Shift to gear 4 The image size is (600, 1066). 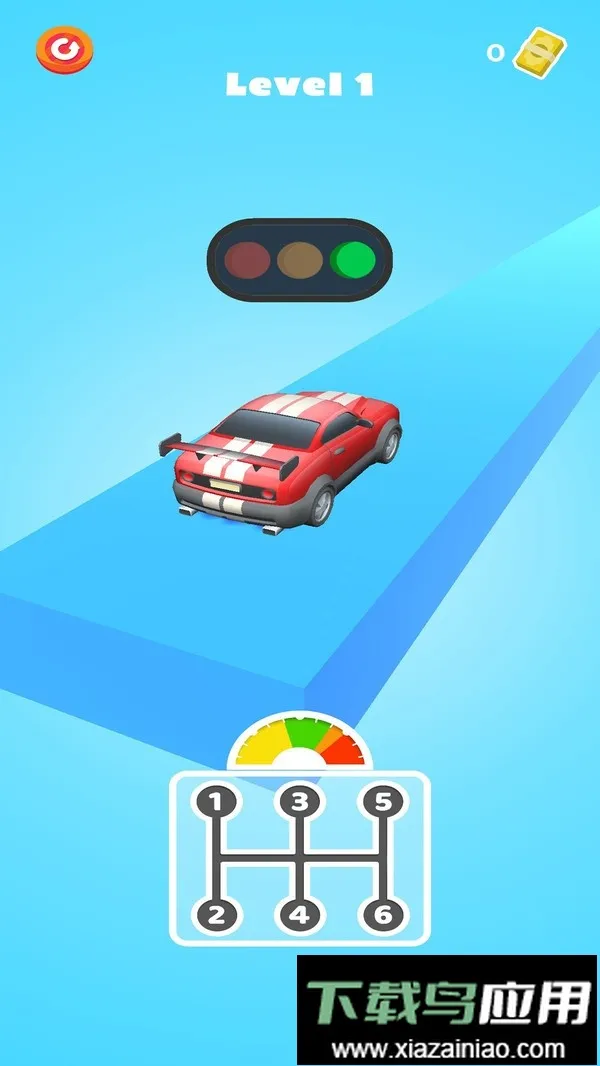[x=297, y=913]
